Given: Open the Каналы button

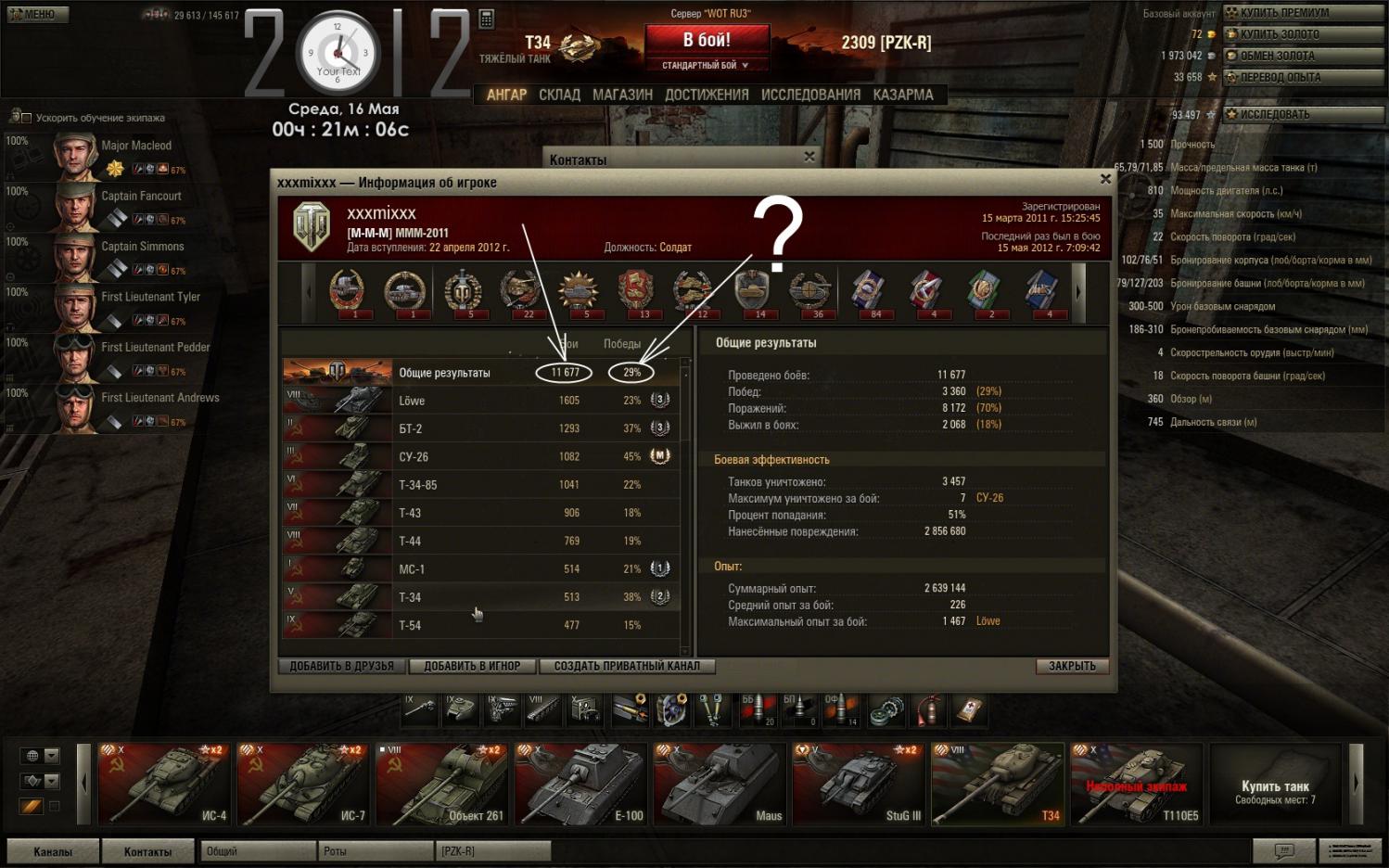Looking at the screenshot, I should click(53, 851).
